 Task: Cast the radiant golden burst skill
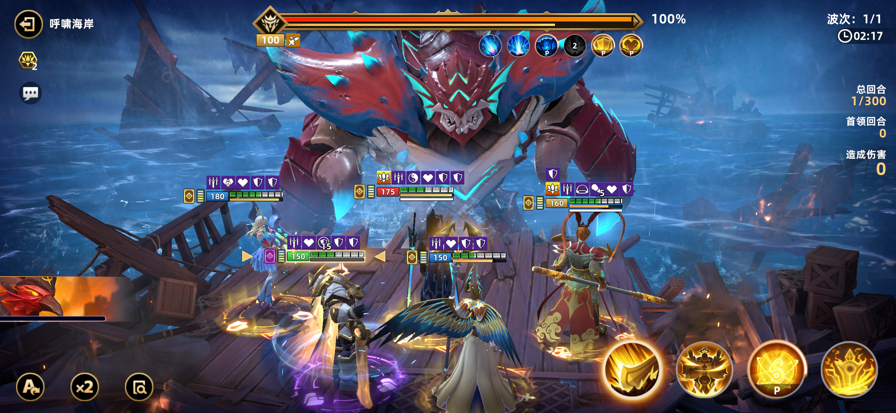click(849, 370)
